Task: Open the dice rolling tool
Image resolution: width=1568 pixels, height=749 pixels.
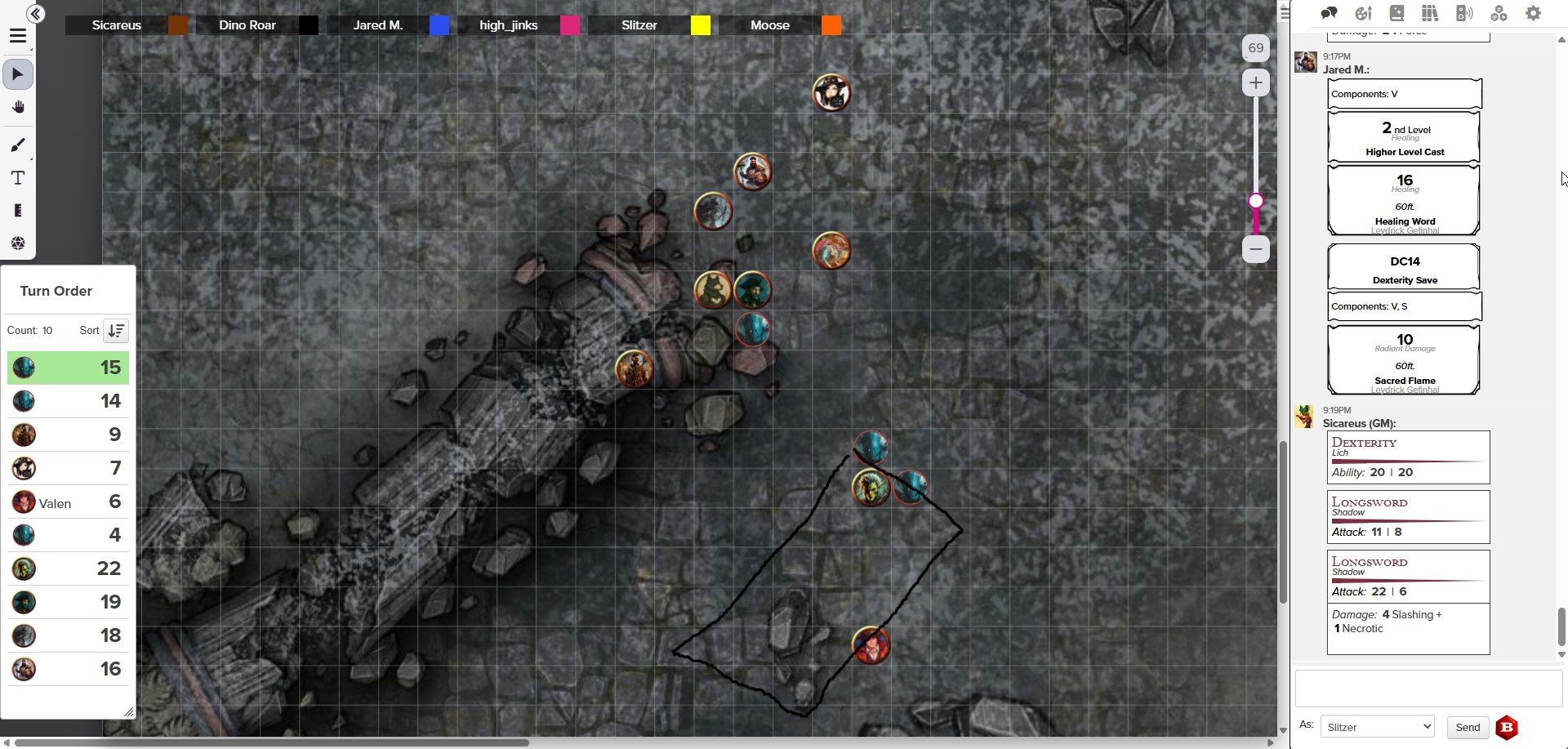Action: pos(18,243)
